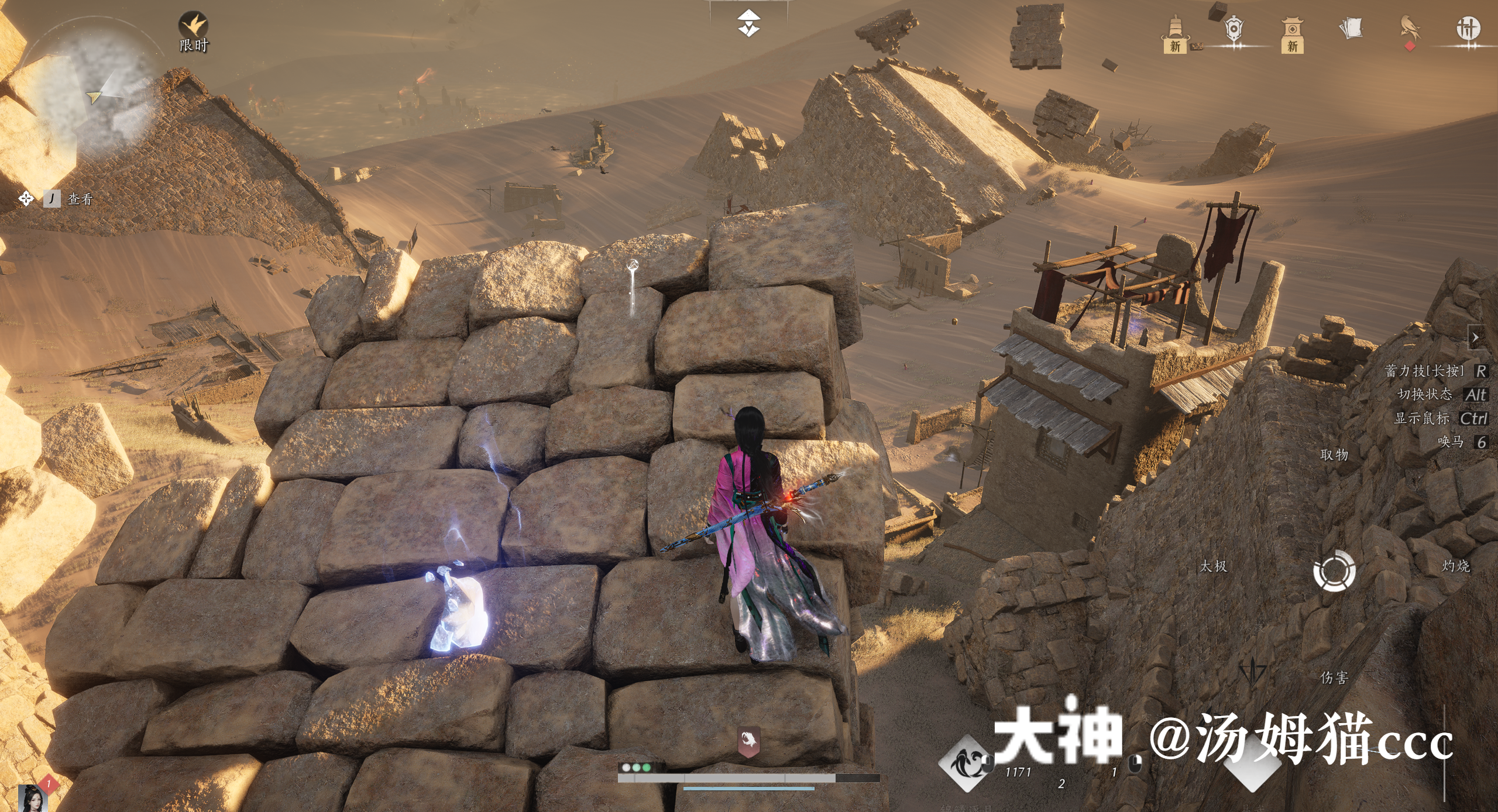Image resolution: width=1498 pixels, height=812 pixels.
Task: Click the four-petal 查看 tracker icon
Action: [26, 199]
